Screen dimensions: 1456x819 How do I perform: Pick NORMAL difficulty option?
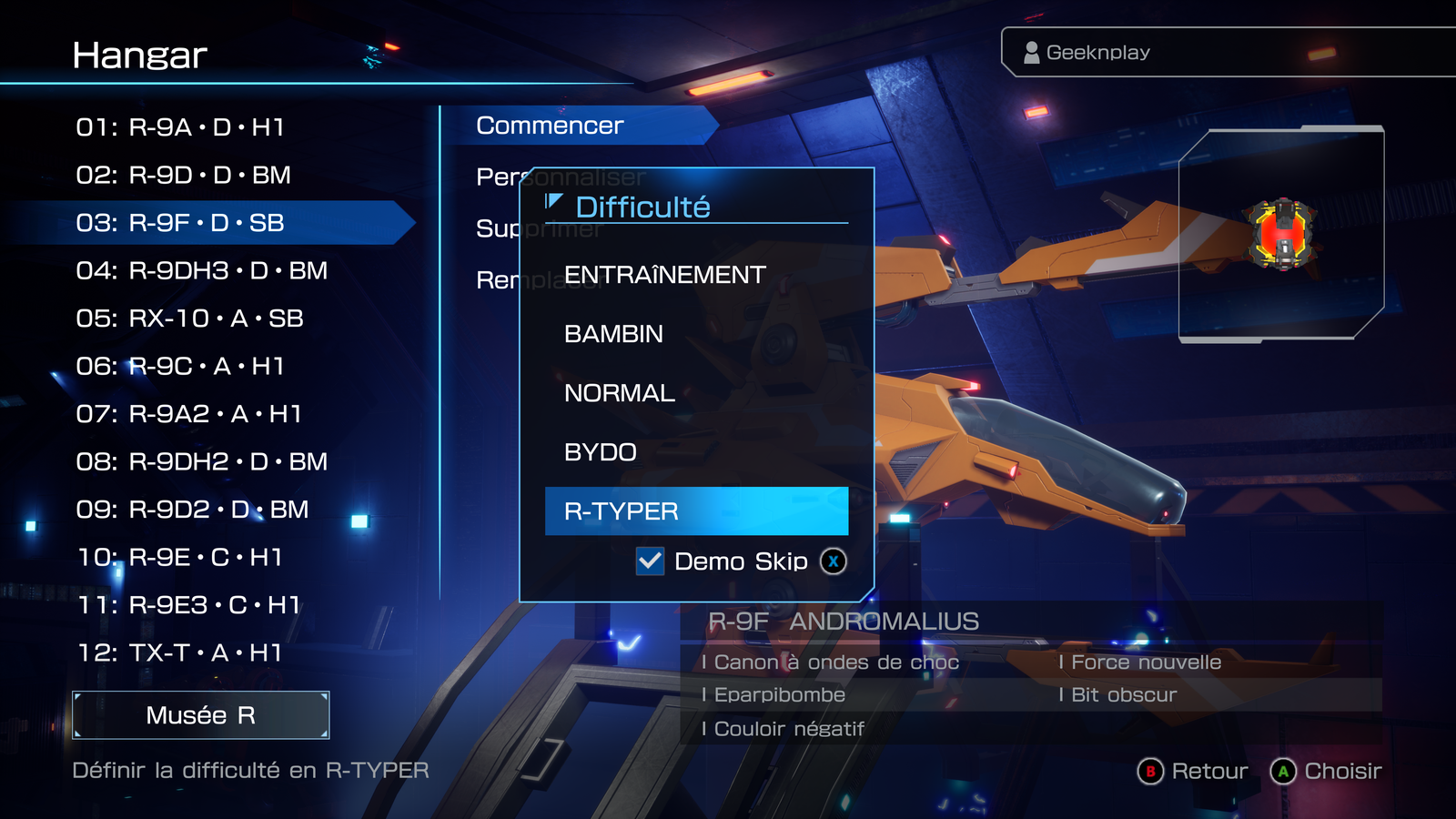point(620,393)
